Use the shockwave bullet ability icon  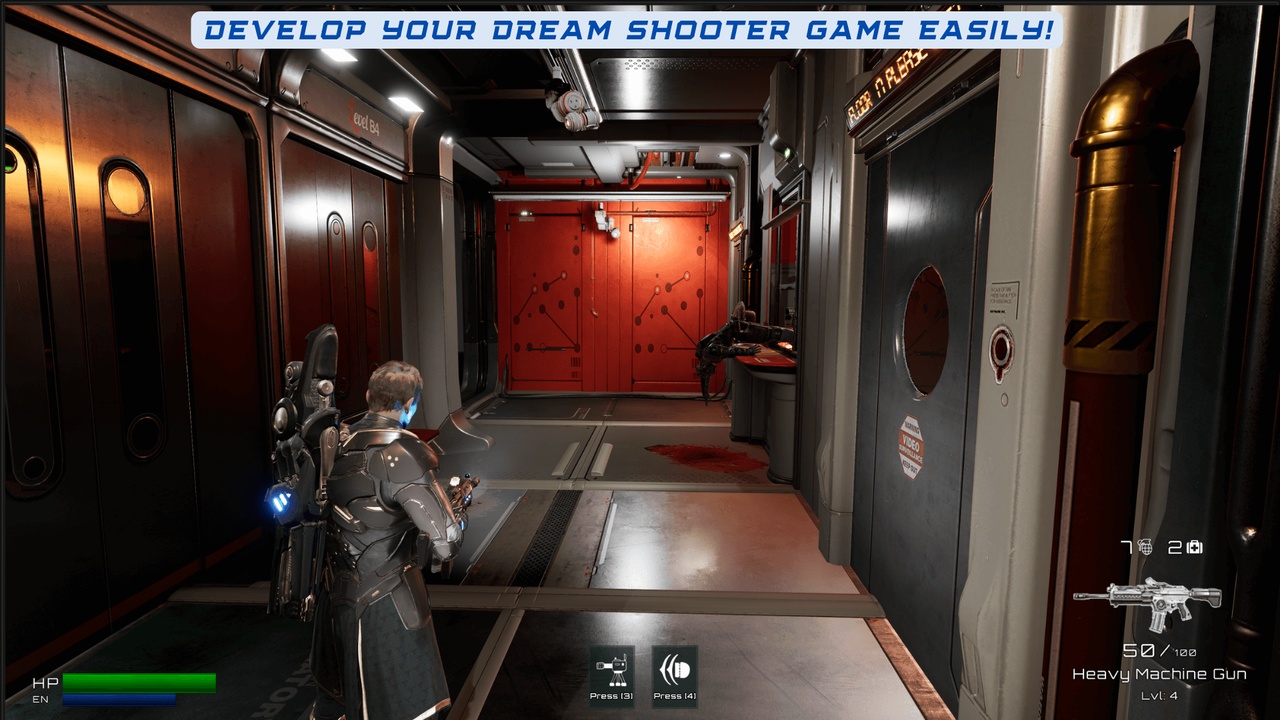click(674, 667)
